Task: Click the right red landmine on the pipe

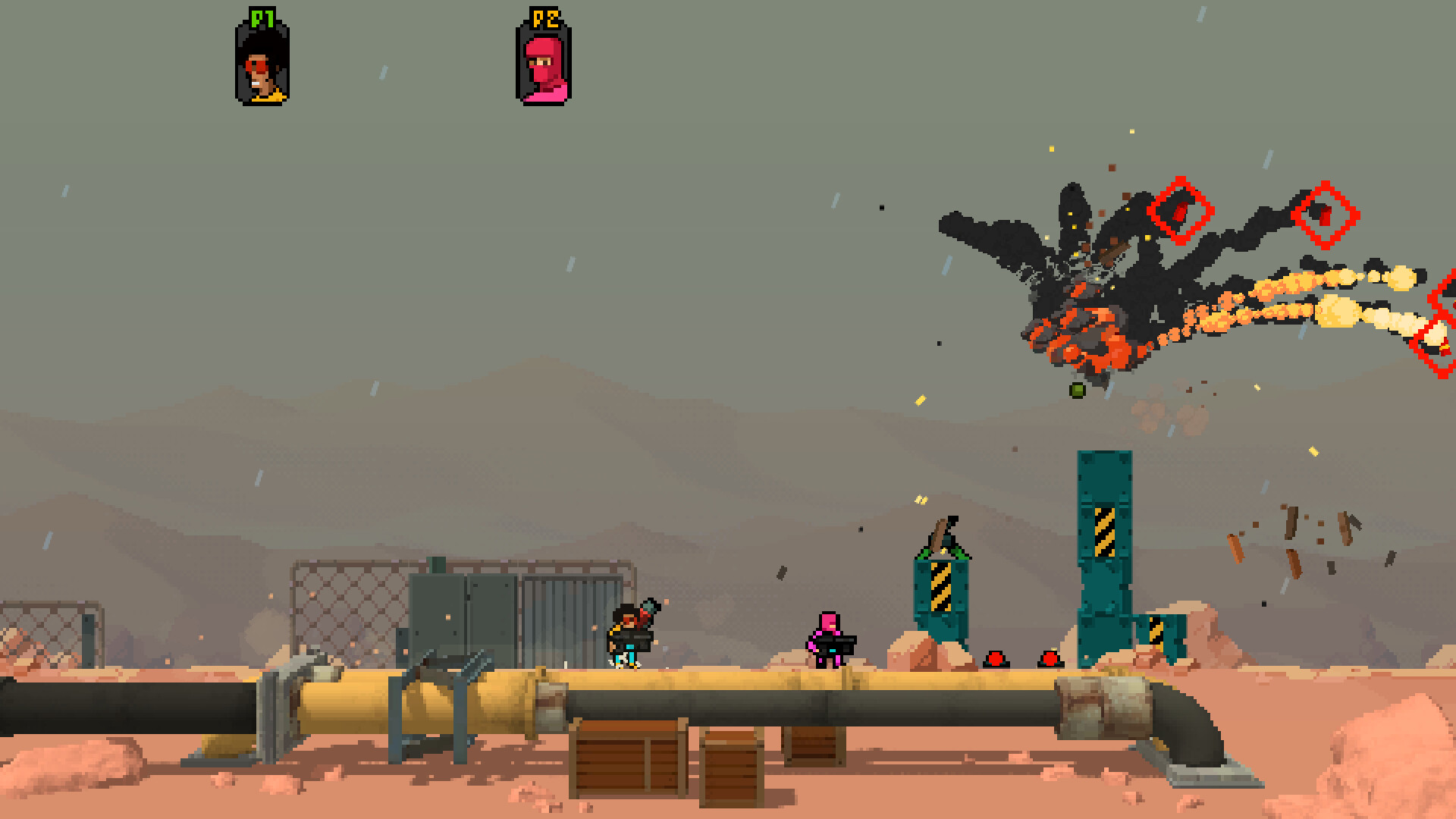Action: [1050, 659]
